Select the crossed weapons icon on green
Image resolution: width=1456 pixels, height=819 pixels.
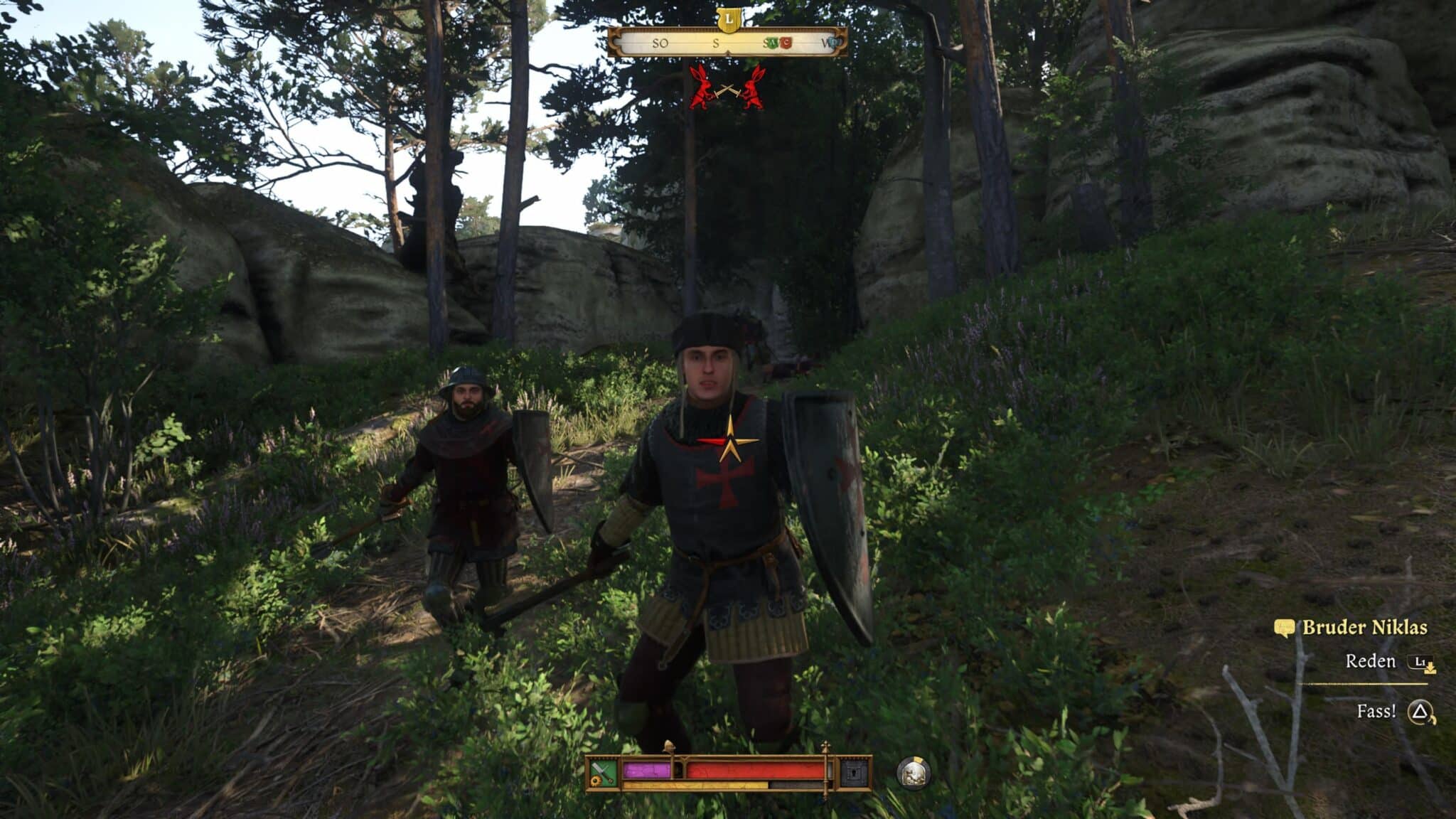tap(604, 773)
